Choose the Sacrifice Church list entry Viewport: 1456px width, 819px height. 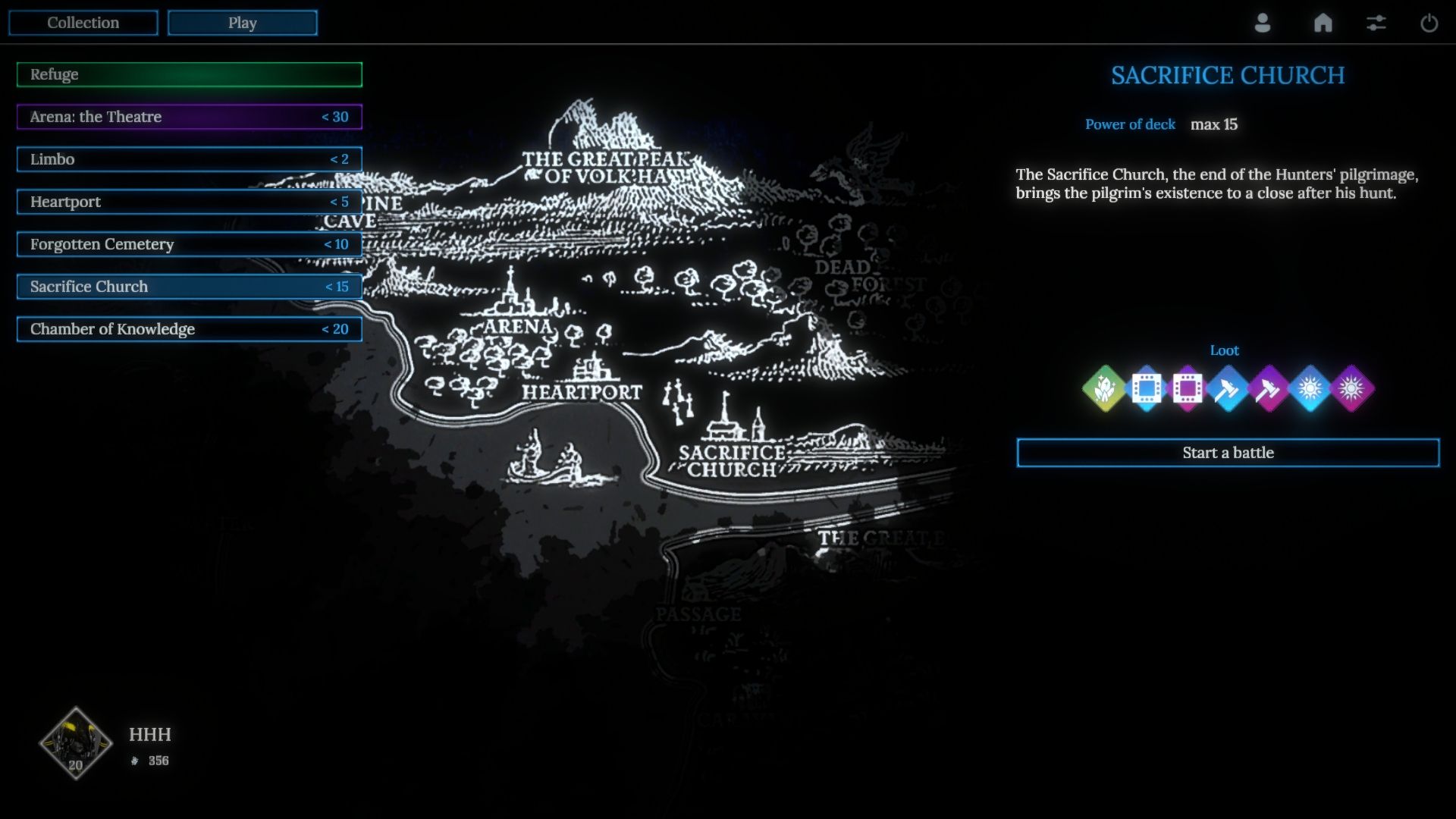point(190,287)
